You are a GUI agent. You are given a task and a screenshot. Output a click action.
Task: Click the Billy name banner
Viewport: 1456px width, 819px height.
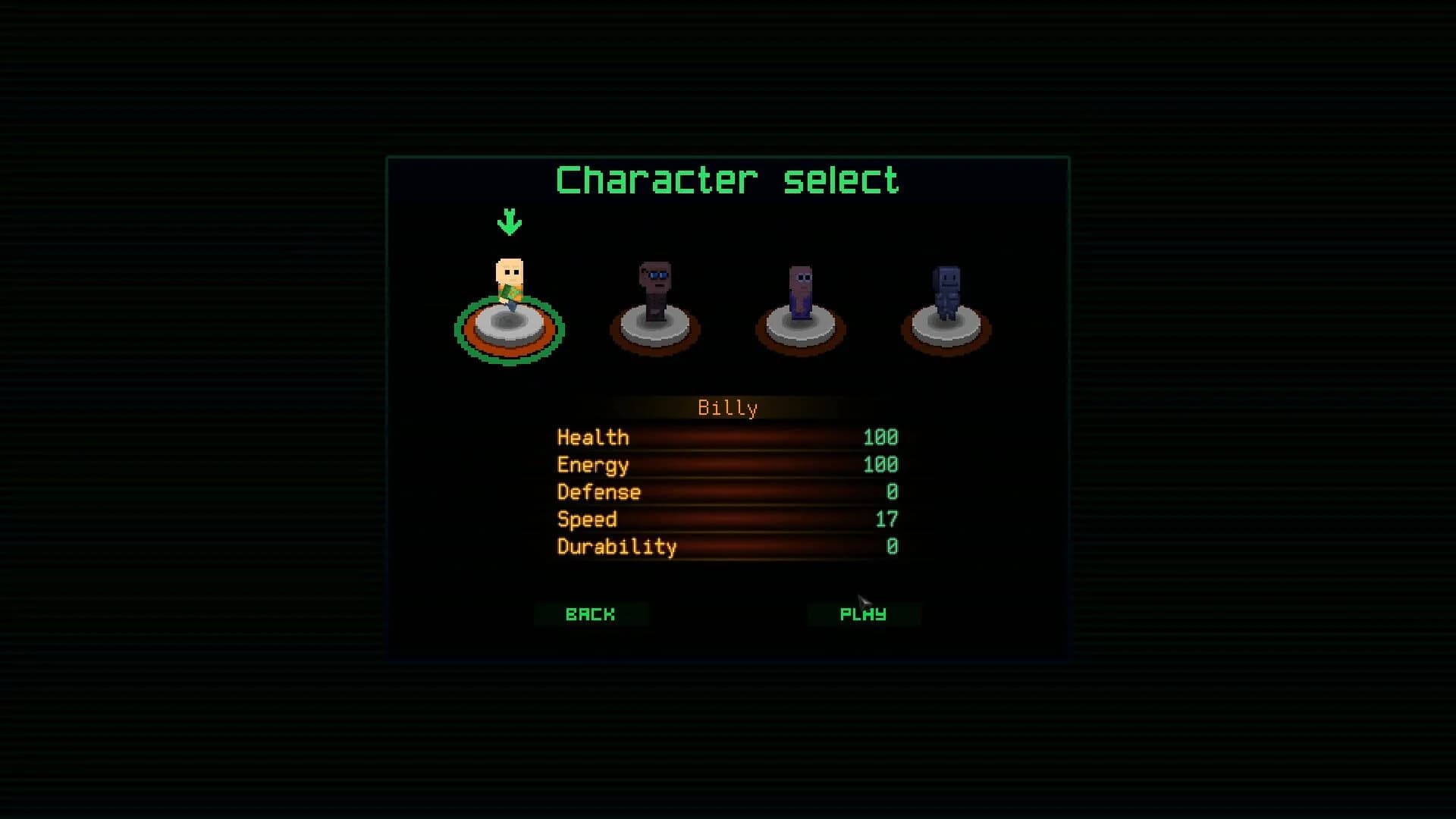728,407
